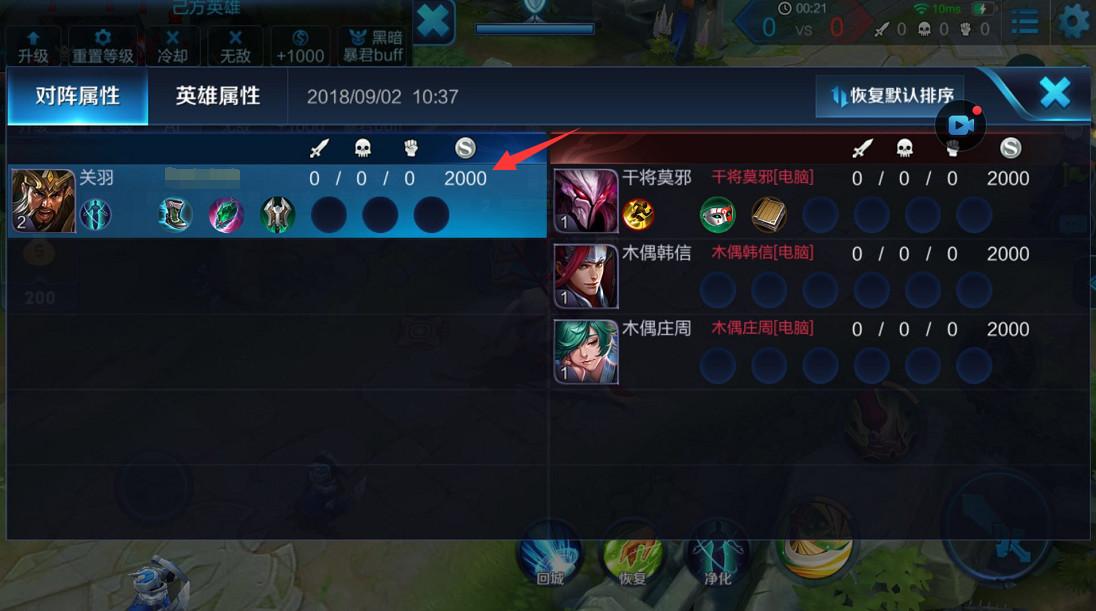Inspect 关羽's boots item icon
Viewport: 1096px width, 611px height.
tap(175, 215)
